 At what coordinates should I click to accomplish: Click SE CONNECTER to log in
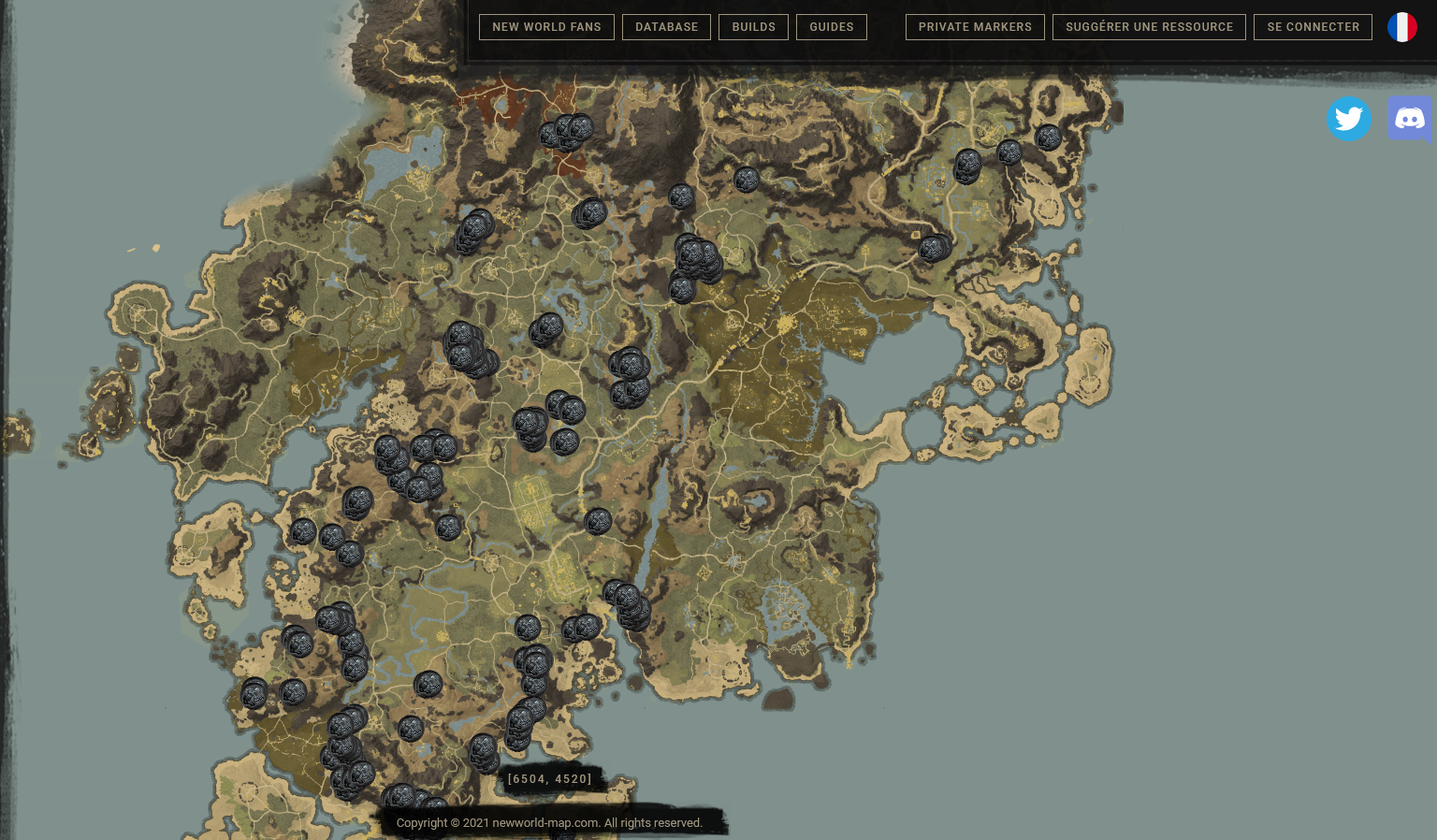coord(1313,27)
